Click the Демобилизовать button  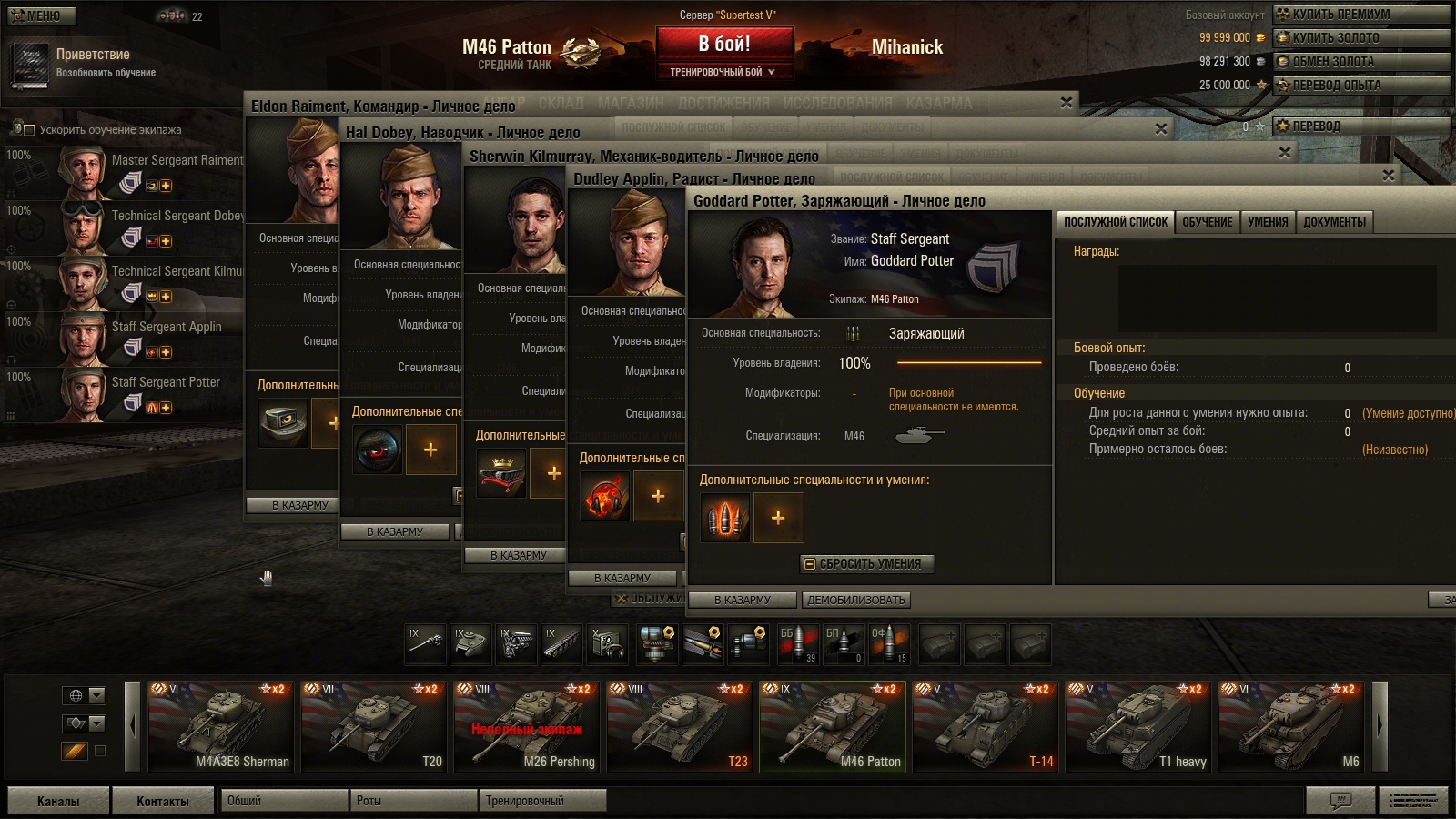(x=855, y=601)
